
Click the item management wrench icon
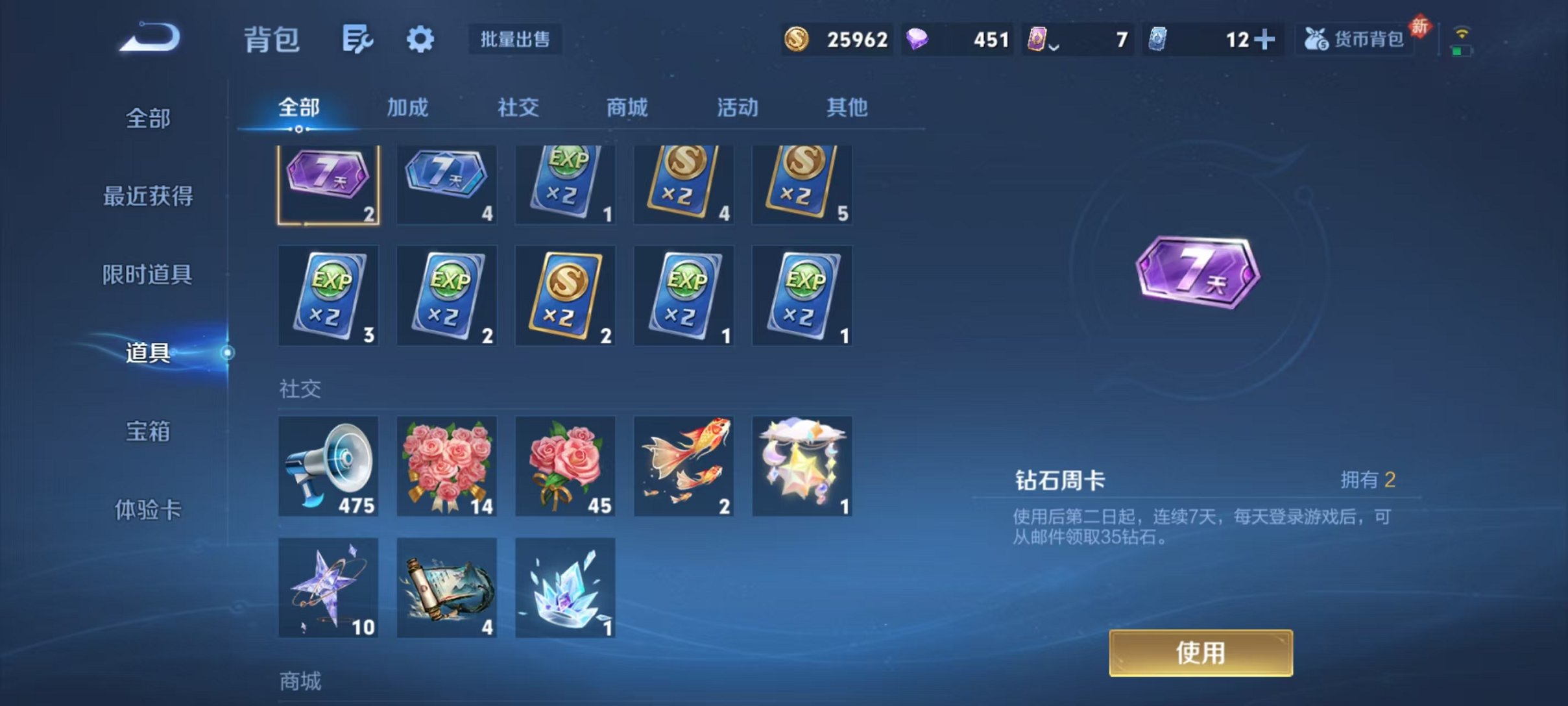point(359,39)
